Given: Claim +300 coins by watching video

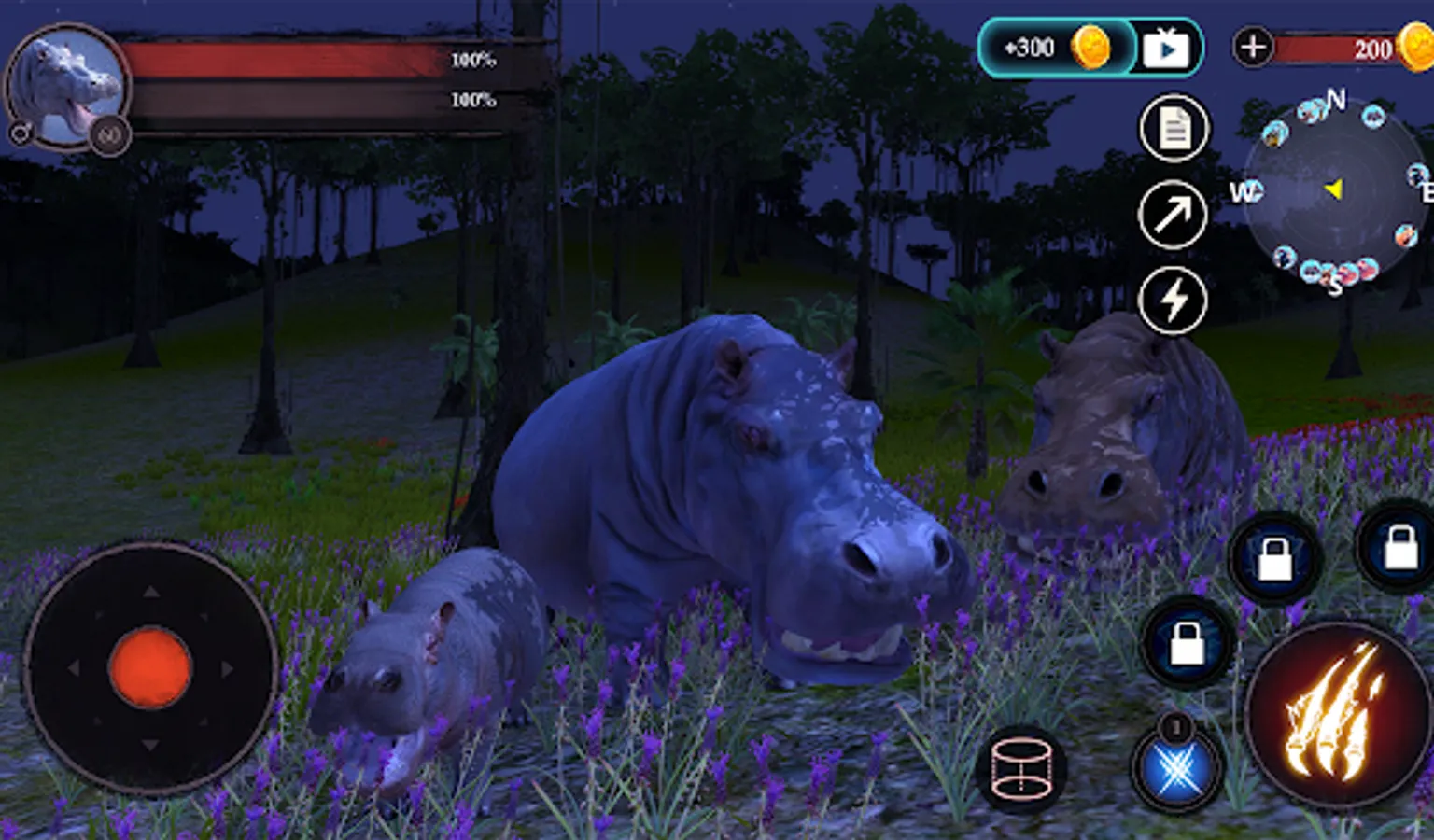Looking at the screenshot, I should pyautogui.click(x=1090, y=48).
